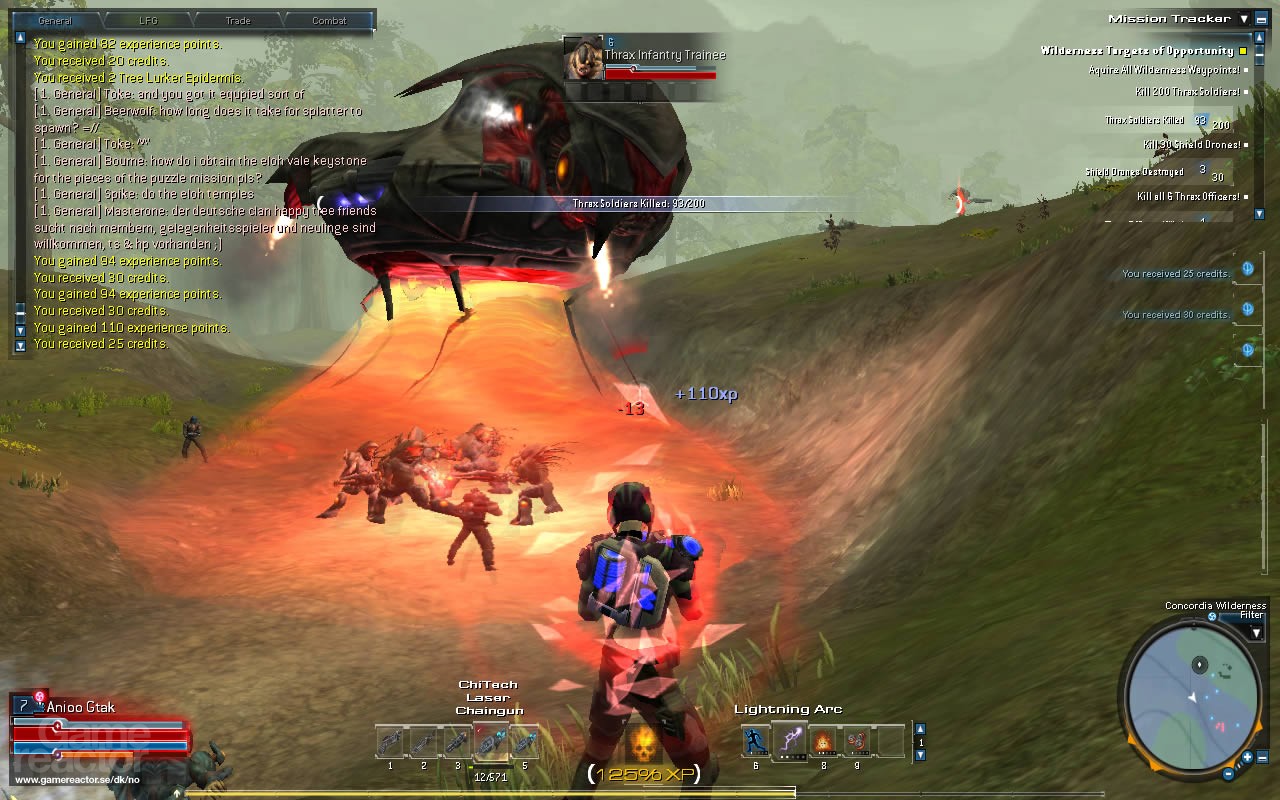This screenshot has height=800, width=1280.
Task: Use the sprint ability in slot 6
Action: pyautogui.click(x=756, y=741)
